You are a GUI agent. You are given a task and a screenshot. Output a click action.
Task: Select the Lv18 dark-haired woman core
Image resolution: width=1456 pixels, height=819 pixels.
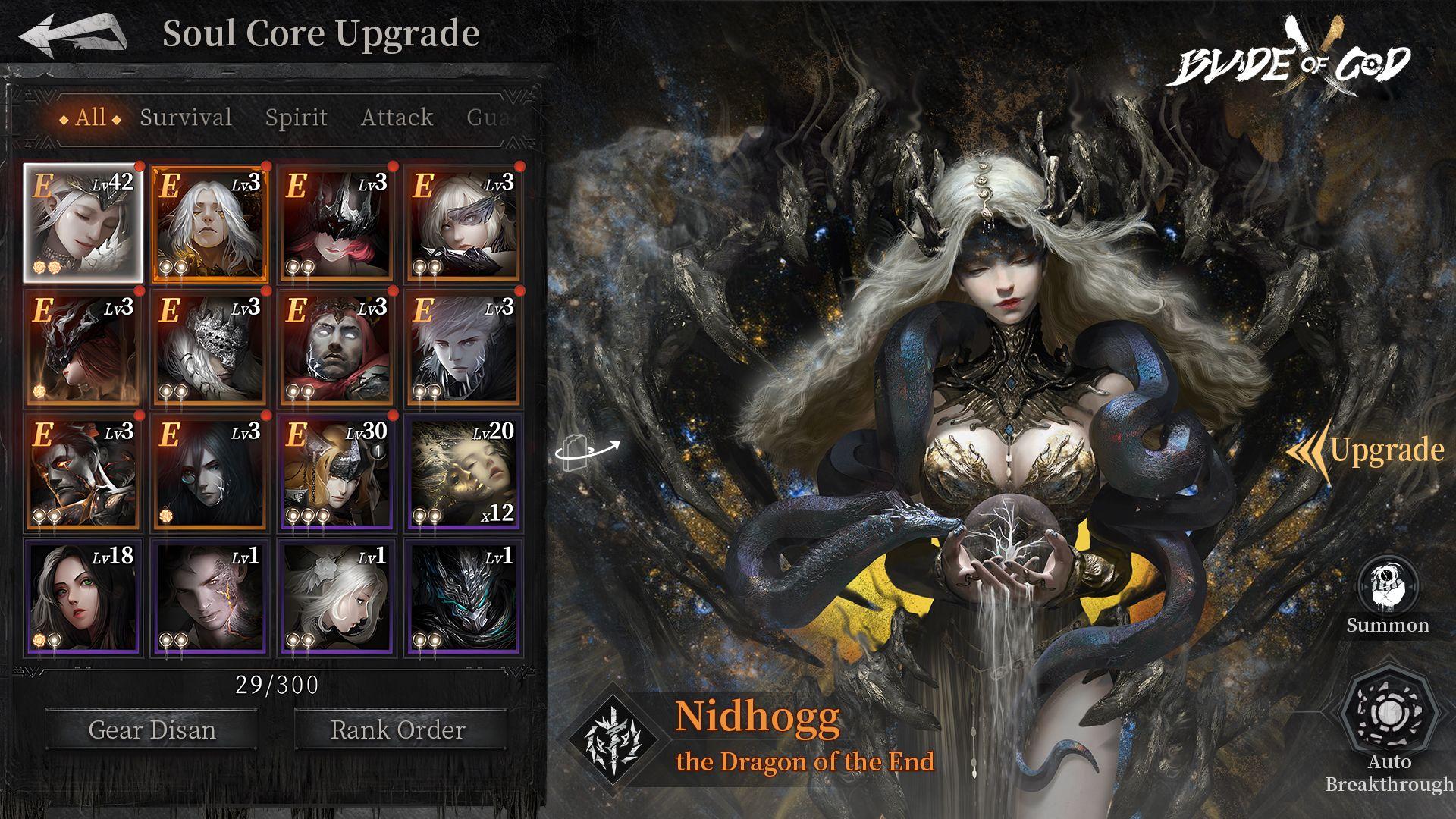coord(83,598)
